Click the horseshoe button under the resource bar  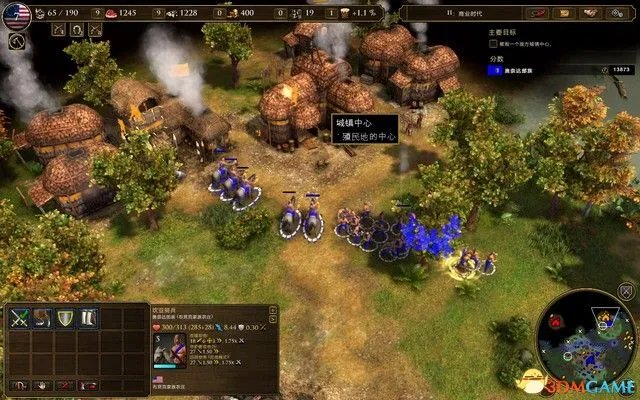[75, 31]
